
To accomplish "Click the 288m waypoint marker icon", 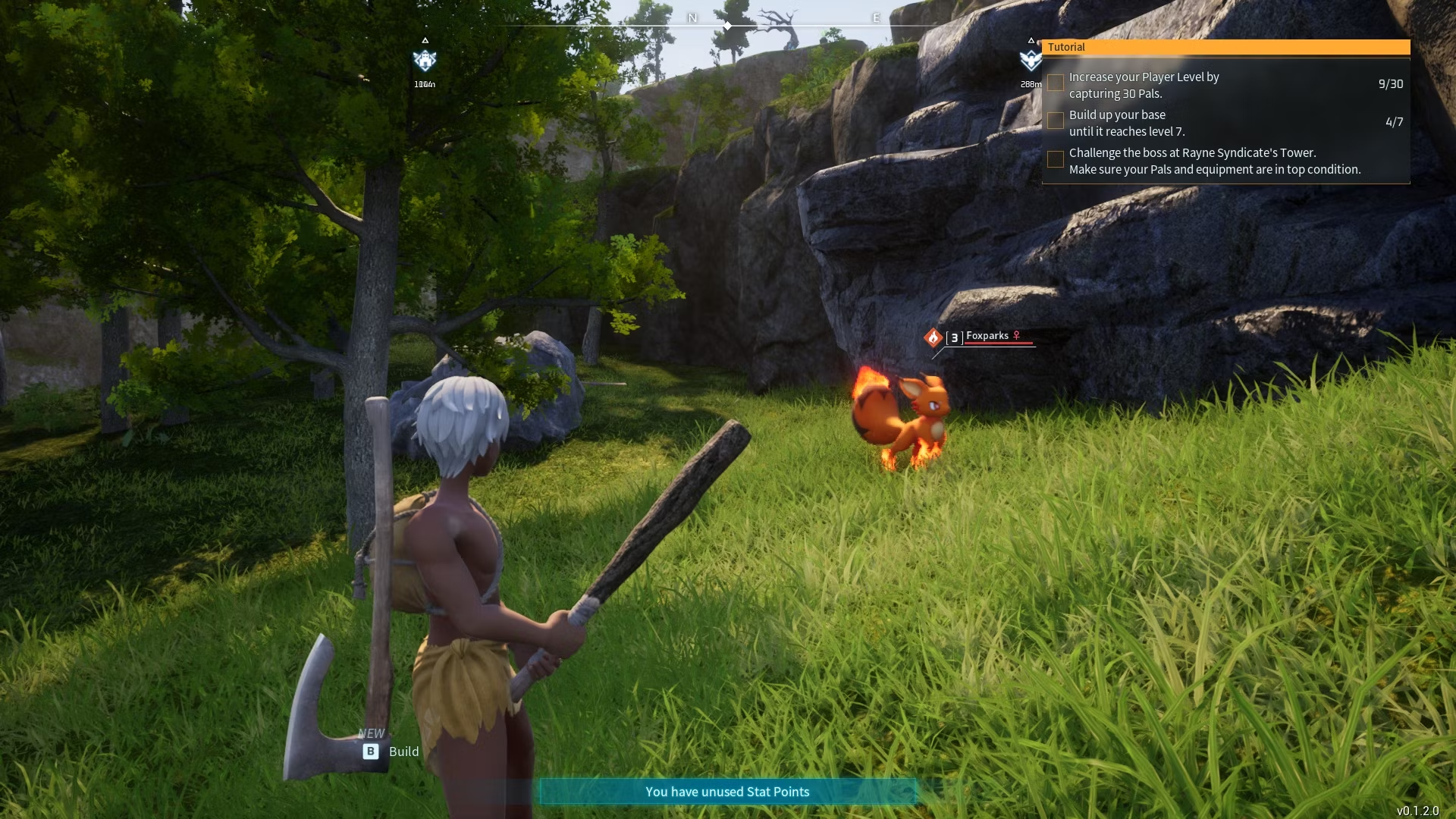I will tap(1030, 61).
